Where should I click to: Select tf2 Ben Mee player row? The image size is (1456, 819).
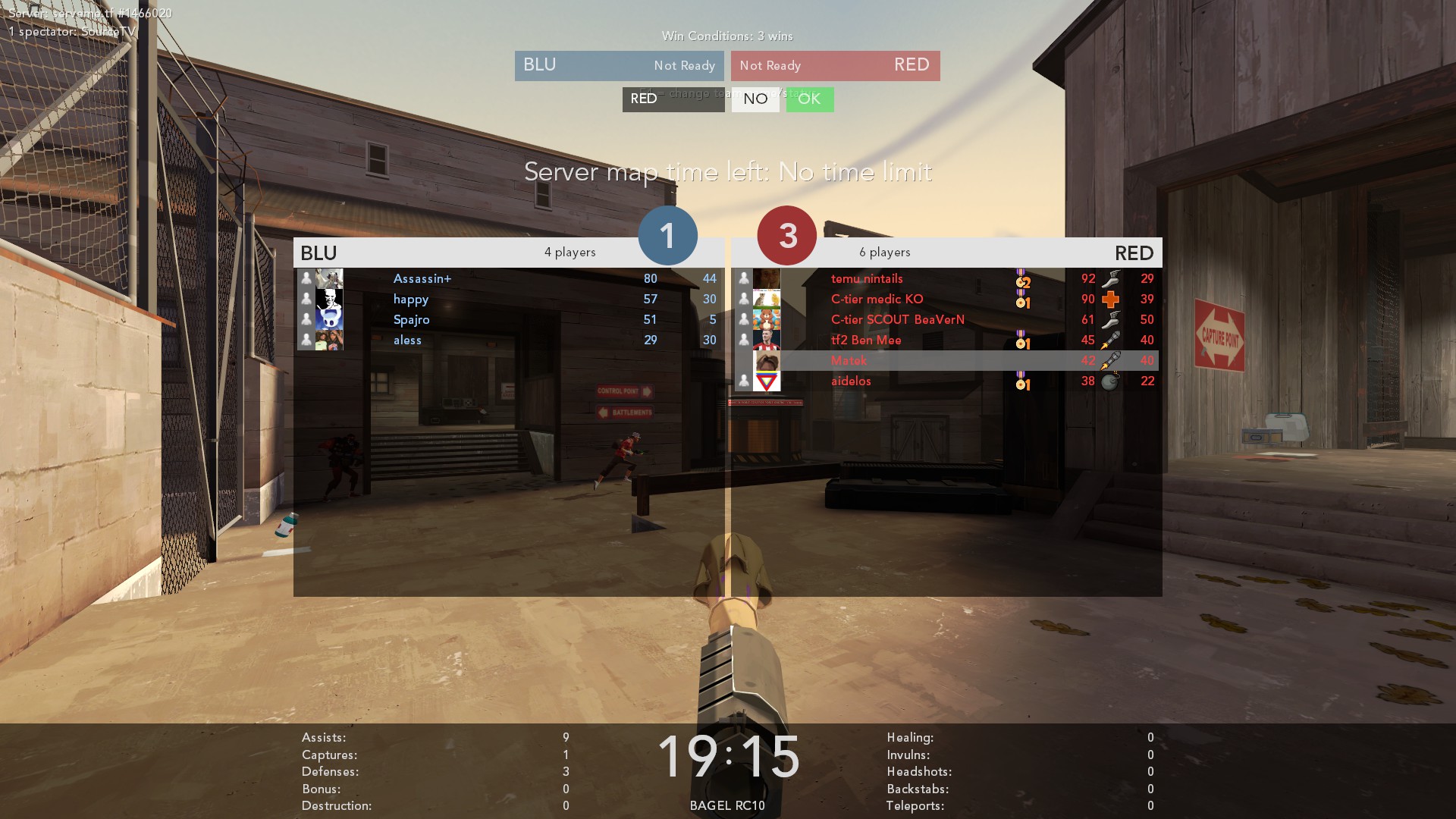pyautogui.click(x=866, y=340)
